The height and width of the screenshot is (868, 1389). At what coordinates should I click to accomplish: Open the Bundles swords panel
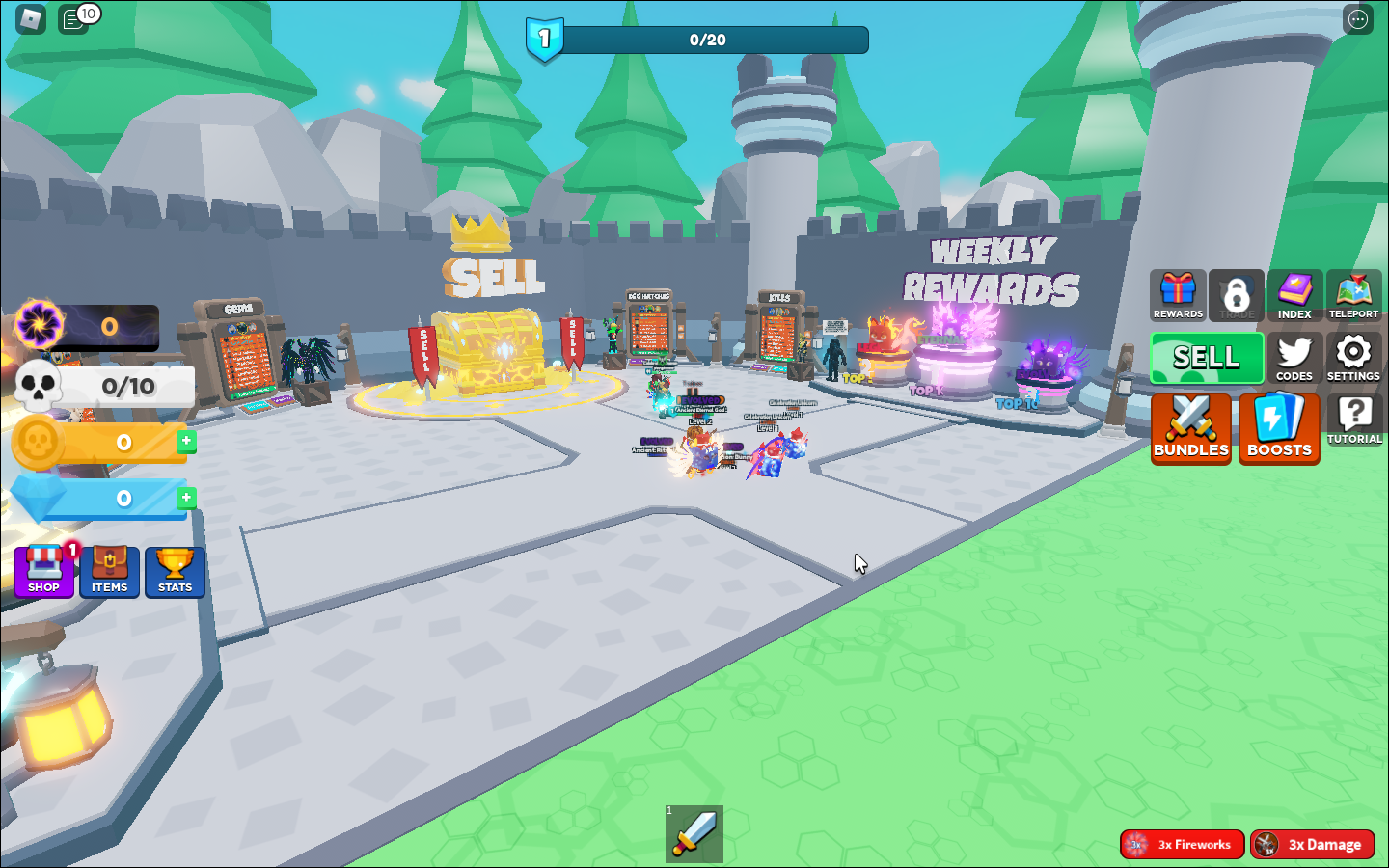pos(1191,427)
